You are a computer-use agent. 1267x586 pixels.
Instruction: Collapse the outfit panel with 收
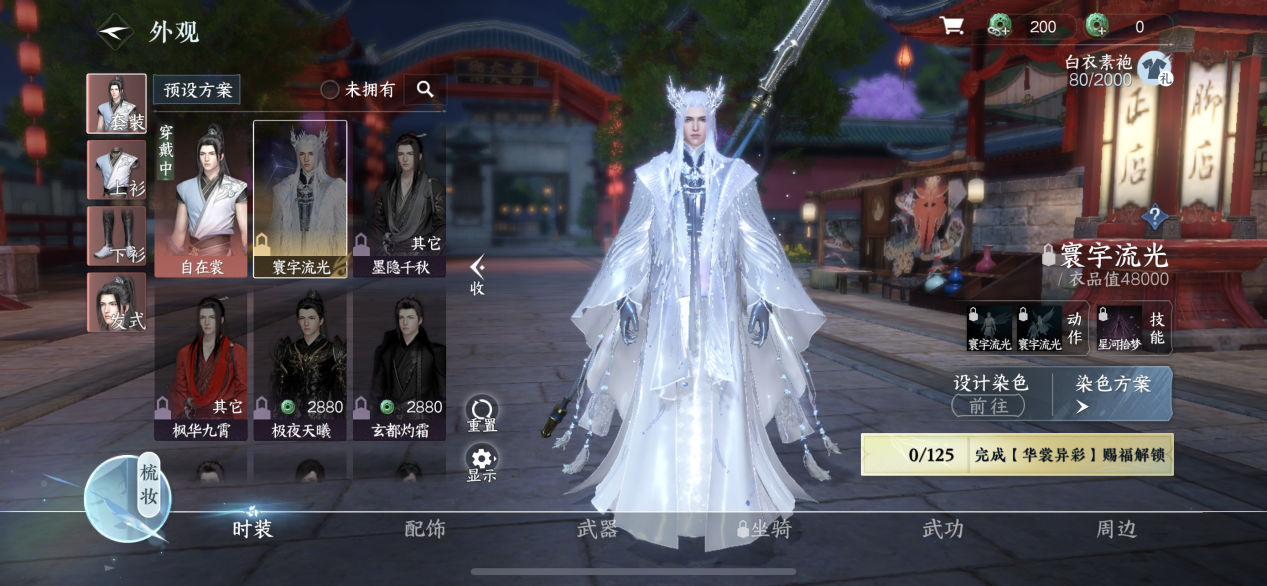(478, 274)
